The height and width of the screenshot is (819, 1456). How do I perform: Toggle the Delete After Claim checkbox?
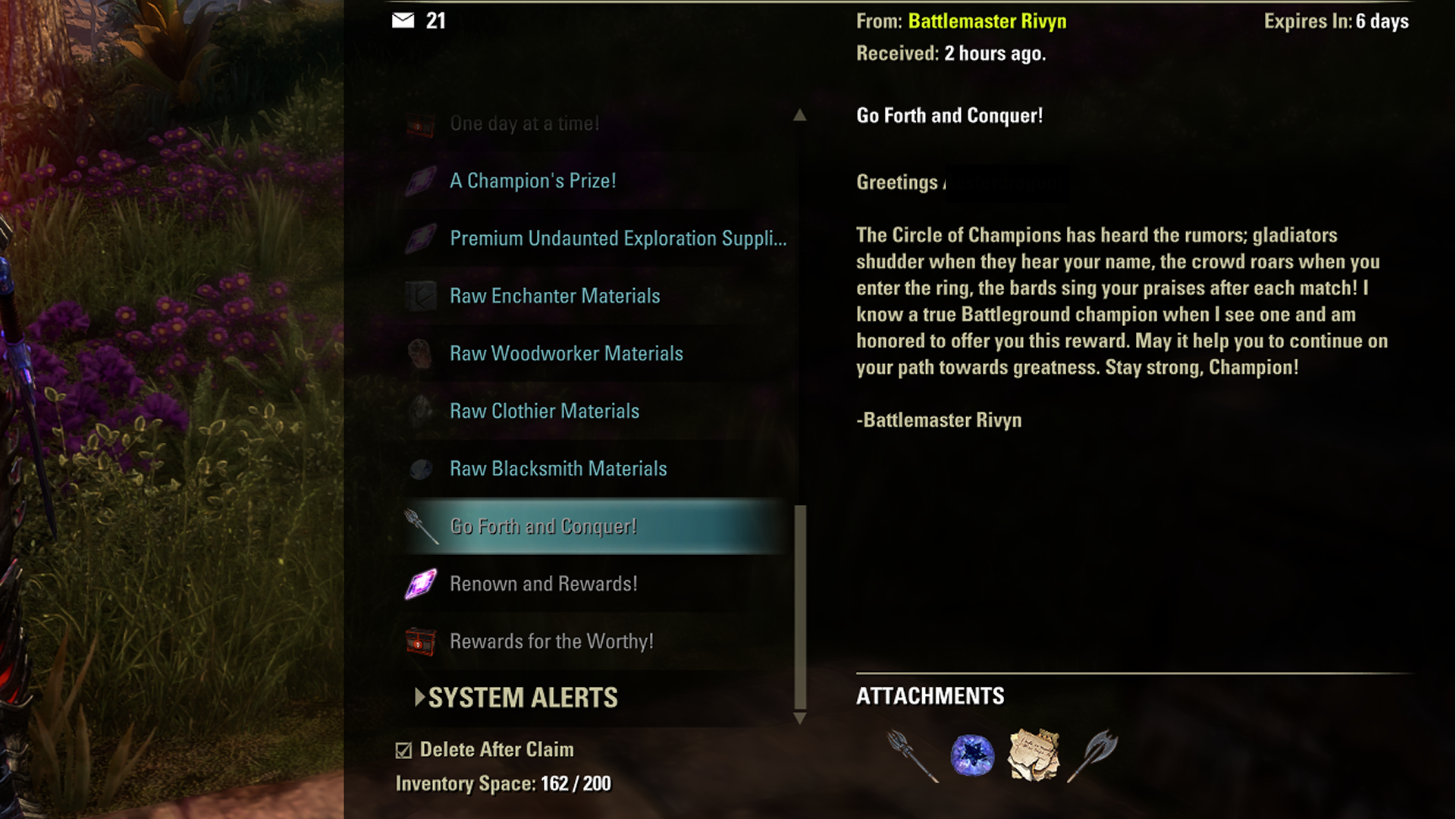coord(404,749)
